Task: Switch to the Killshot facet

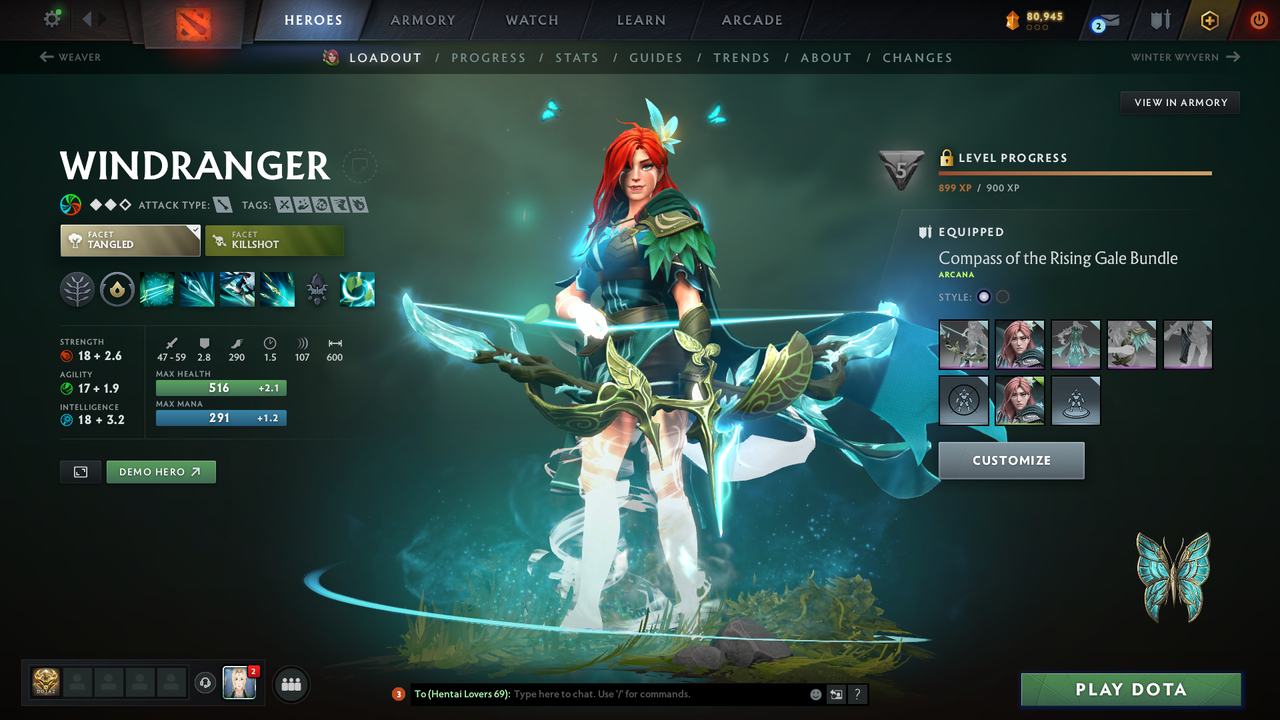Action: click(x=274, y=240)
